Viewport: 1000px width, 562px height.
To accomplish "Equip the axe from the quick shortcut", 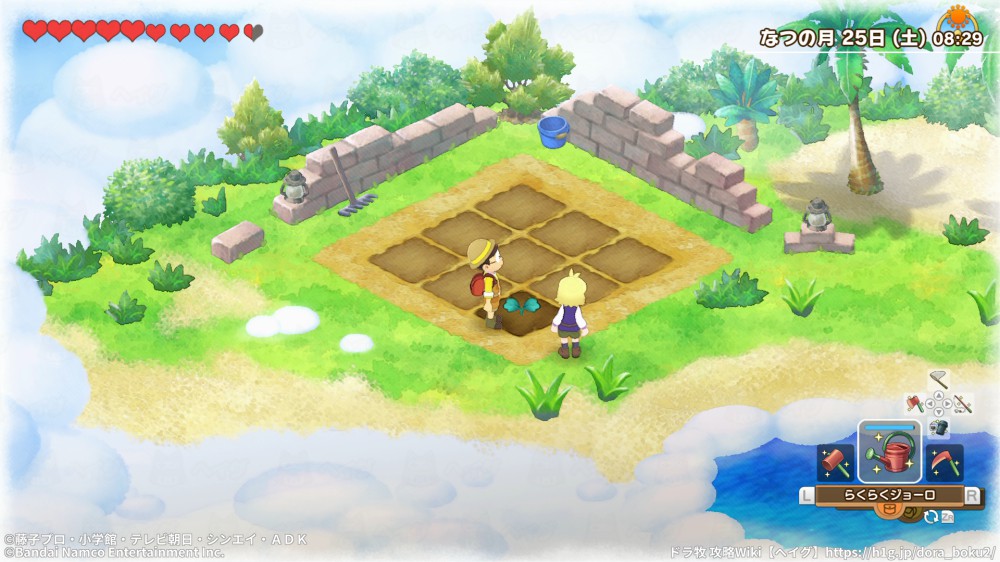I will click(x=914, y=404).
